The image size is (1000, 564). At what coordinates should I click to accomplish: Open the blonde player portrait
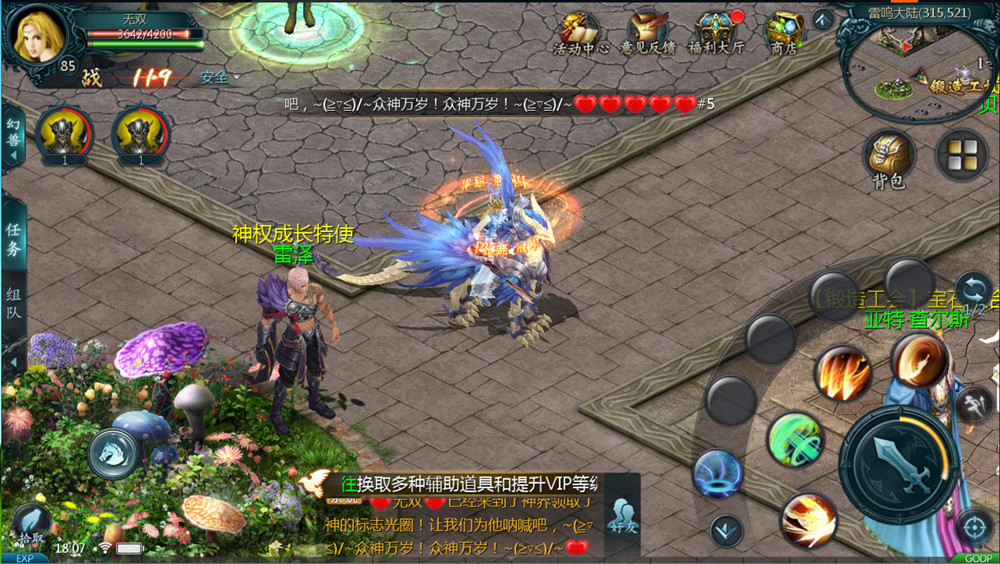[x=37, y=36]
